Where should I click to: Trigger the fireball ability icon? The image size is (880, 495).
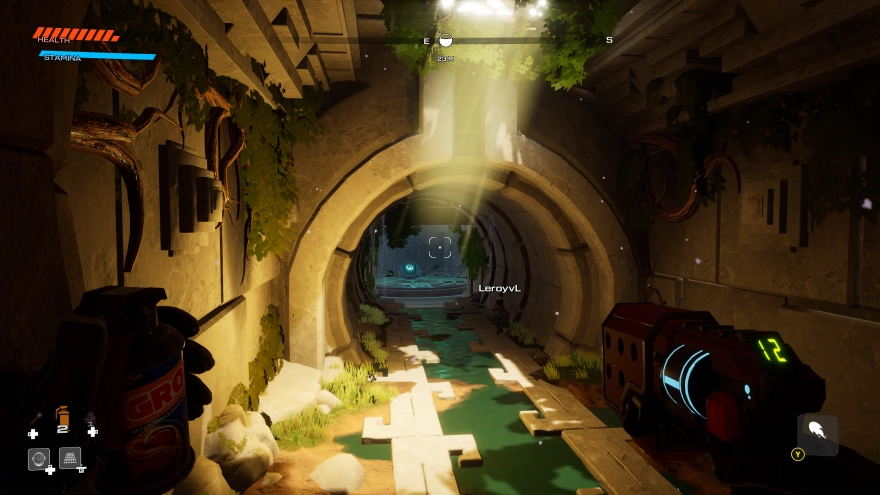click(x=817, y=434)
